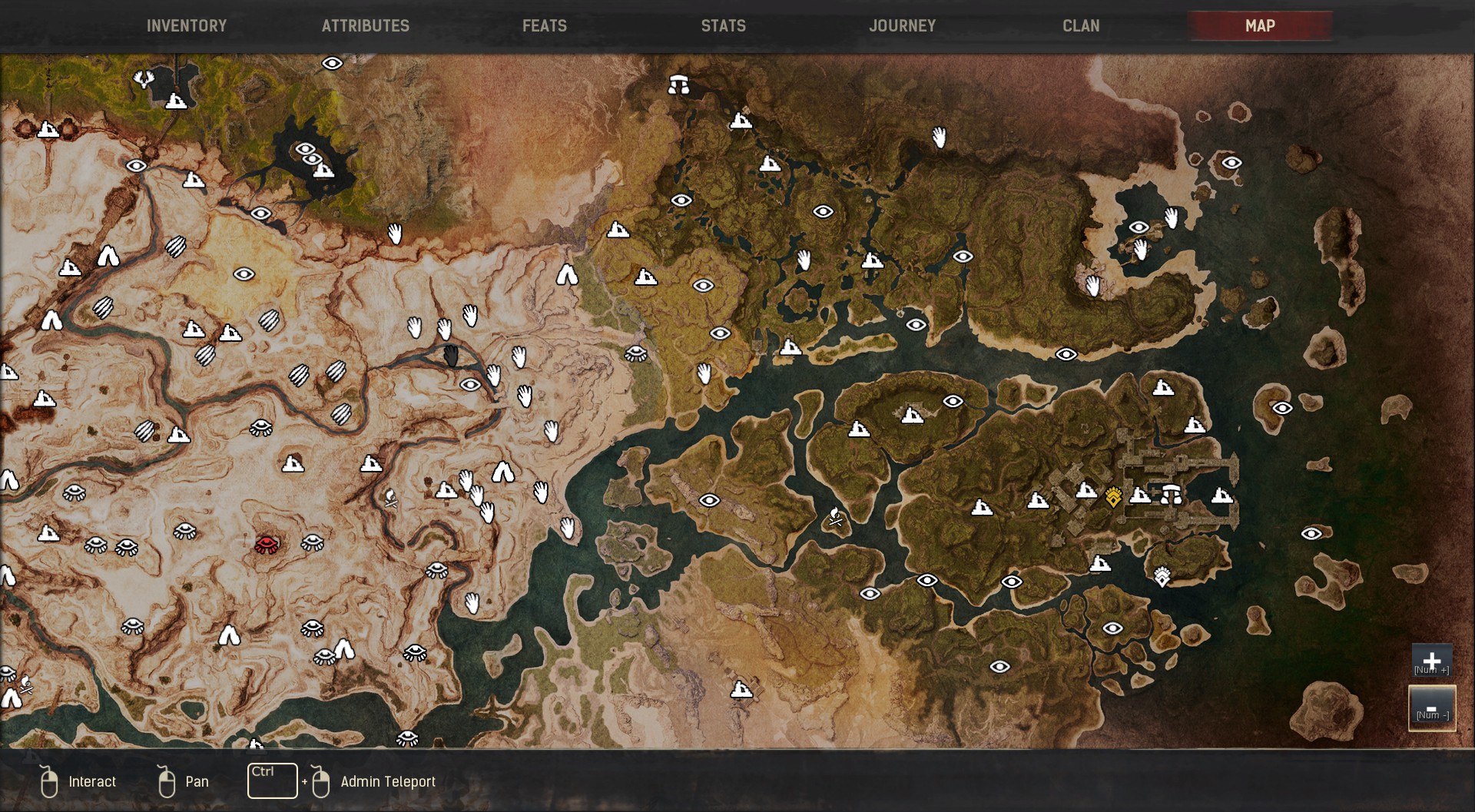Viewport: 1475px width, 812px height.
Task: Zoom out the map with minus button
Action: (1431, 708)
